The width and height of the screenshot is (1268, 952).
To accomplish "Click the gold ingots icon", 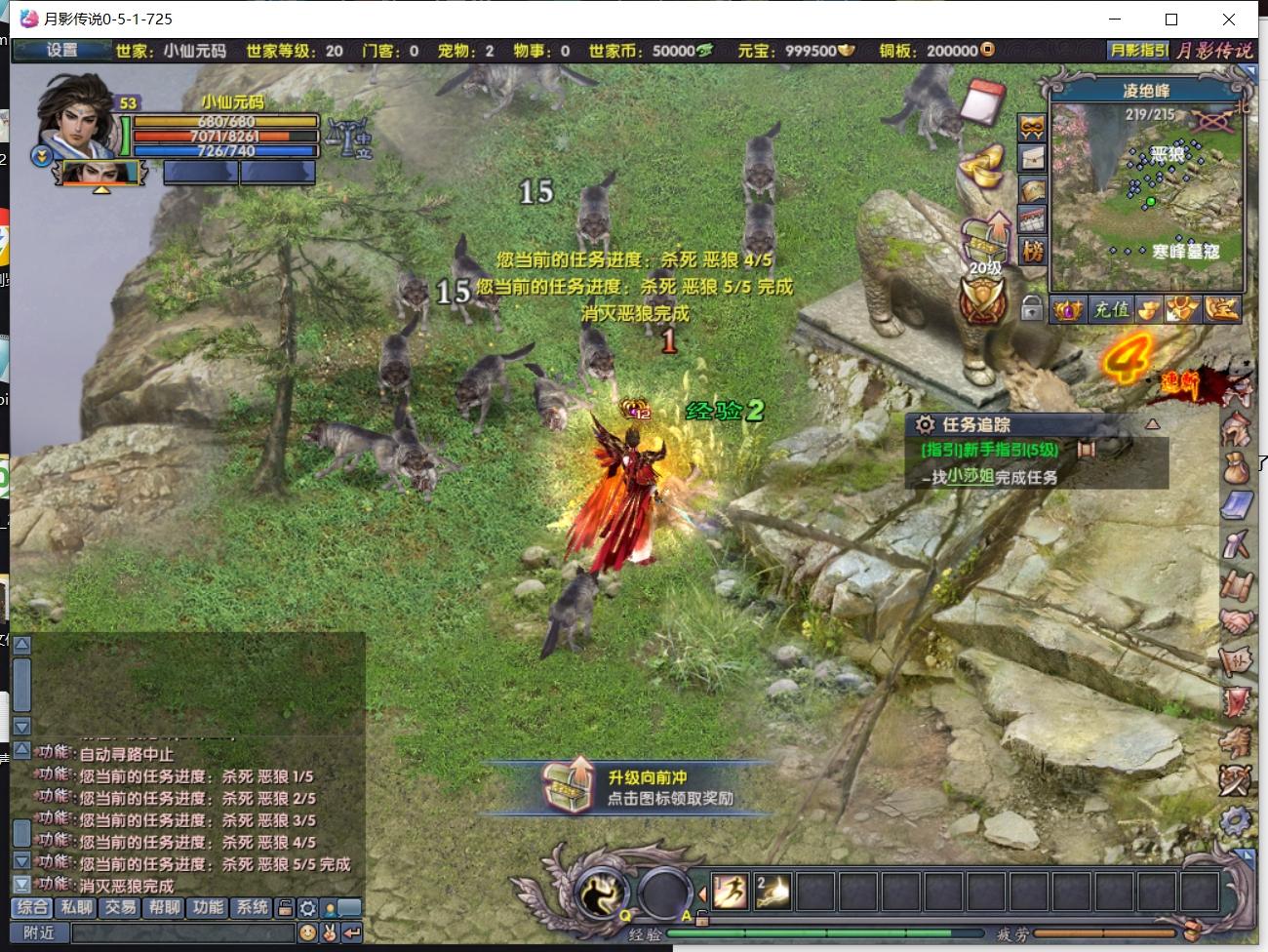I will tap(983, 166).
